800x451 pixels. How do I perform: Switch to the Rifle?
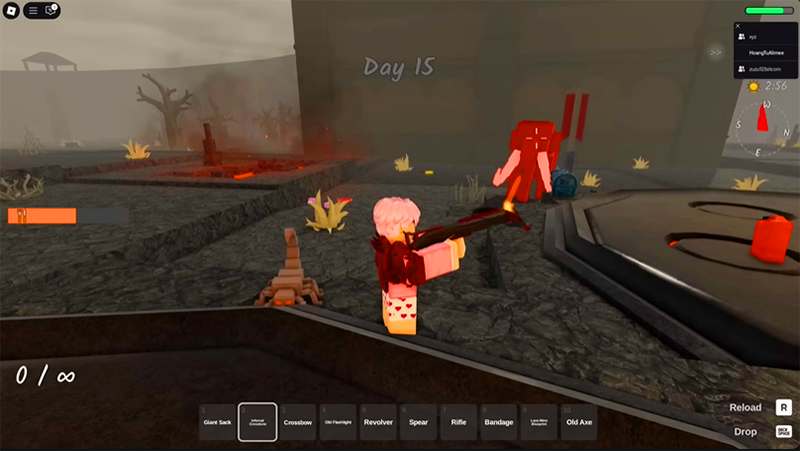click(x=458, y=422)
